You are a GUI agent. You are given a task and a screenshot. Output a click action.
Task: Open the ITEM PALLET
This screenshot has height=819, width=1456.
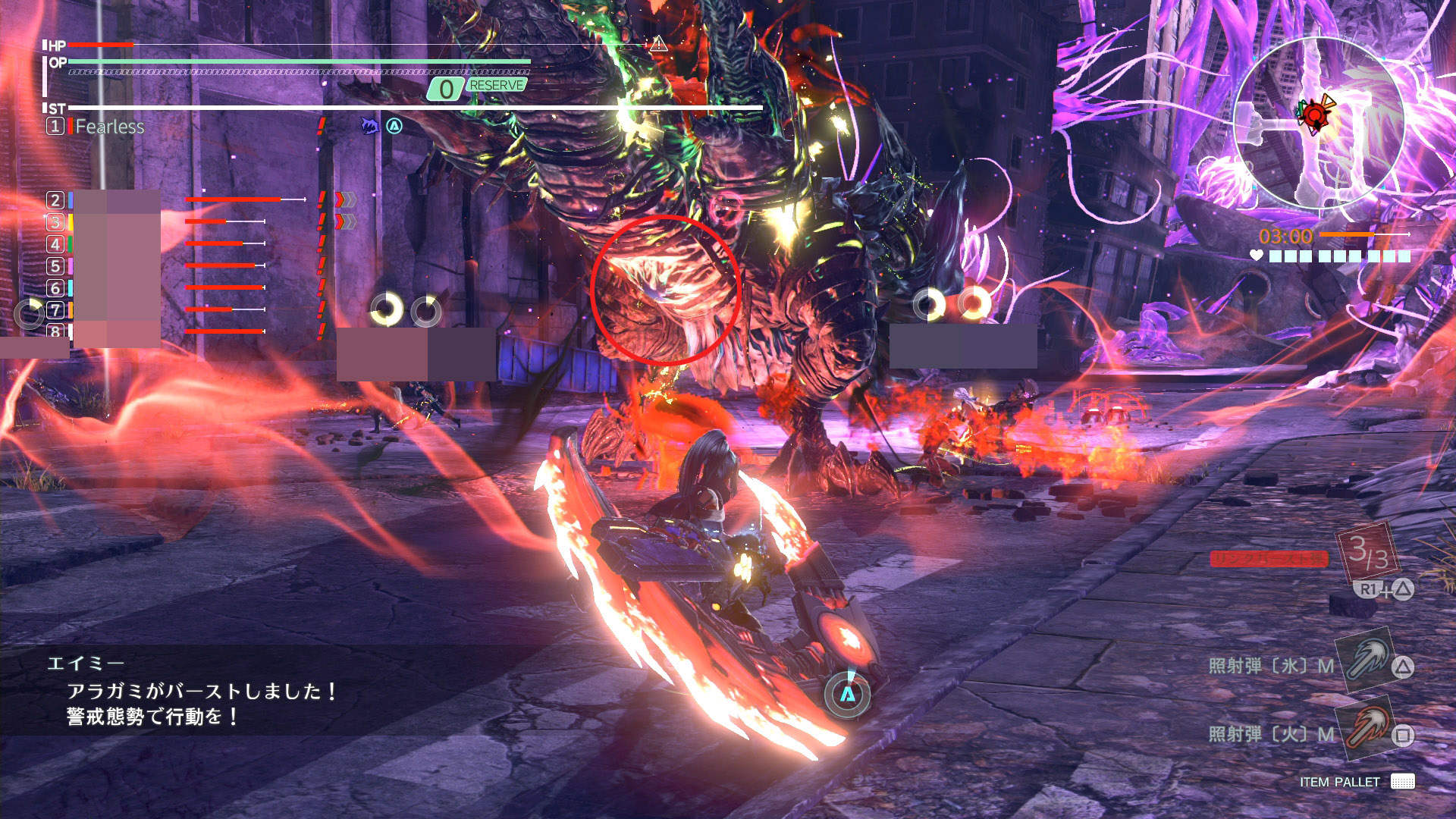tap(1356, 782)
